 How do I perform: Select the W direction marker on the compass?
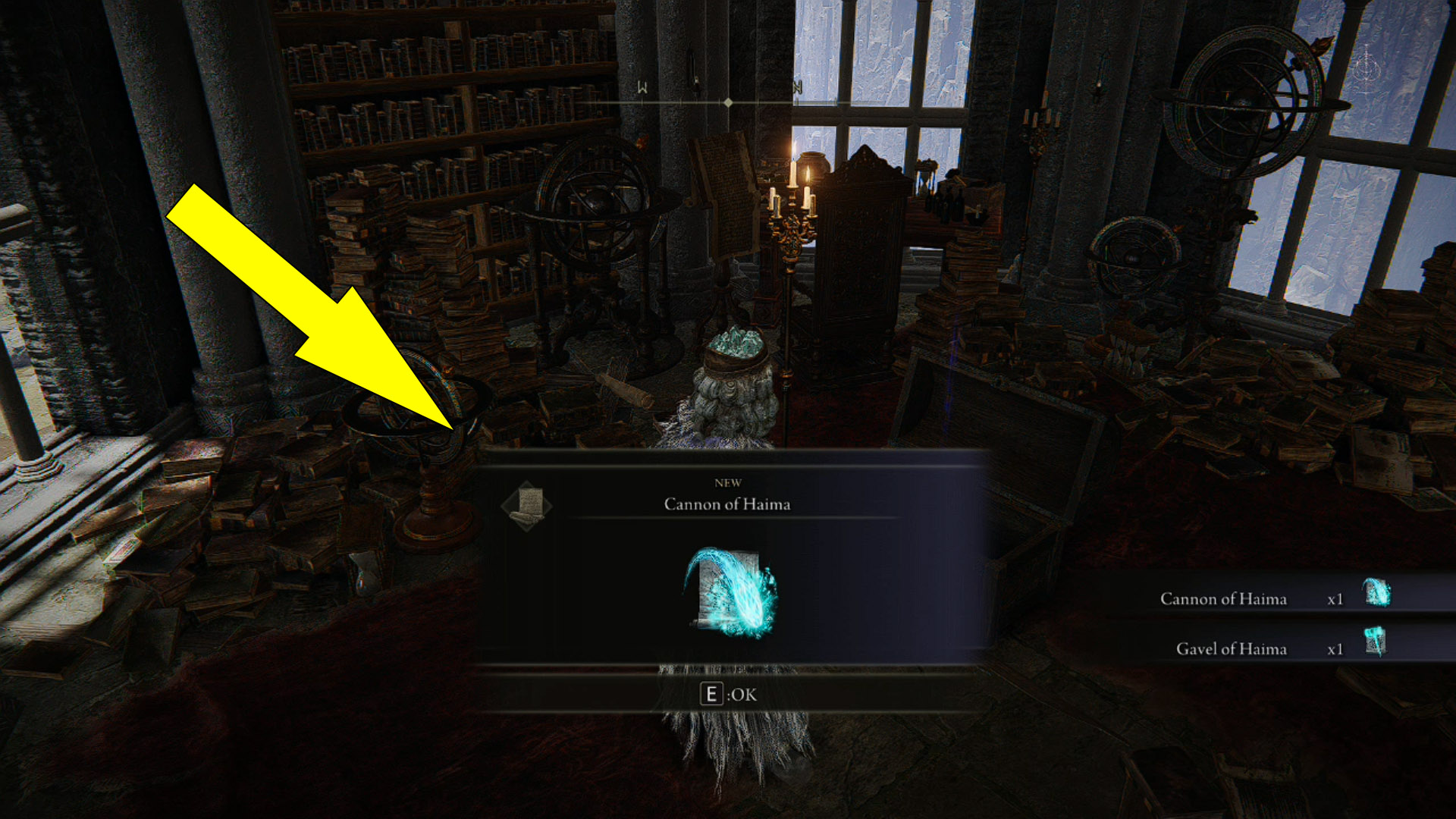pyautogui.click(x=641, y=88)
